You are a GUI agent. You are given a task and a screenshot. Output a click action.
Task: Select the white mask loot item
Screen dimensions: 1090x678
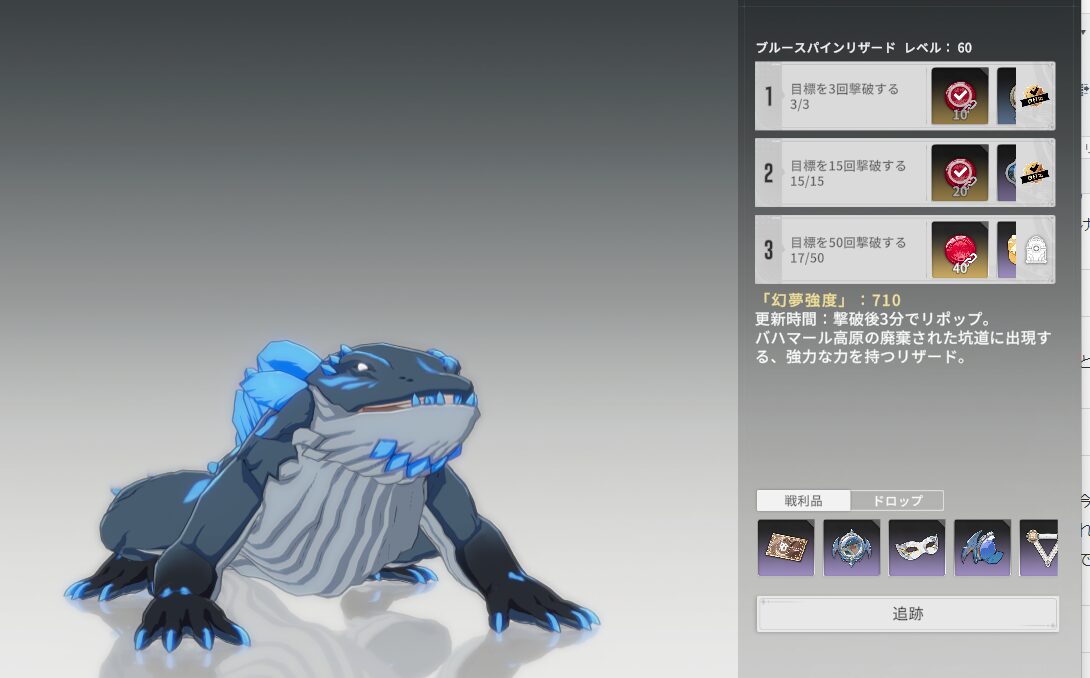(x=917, y=547)
